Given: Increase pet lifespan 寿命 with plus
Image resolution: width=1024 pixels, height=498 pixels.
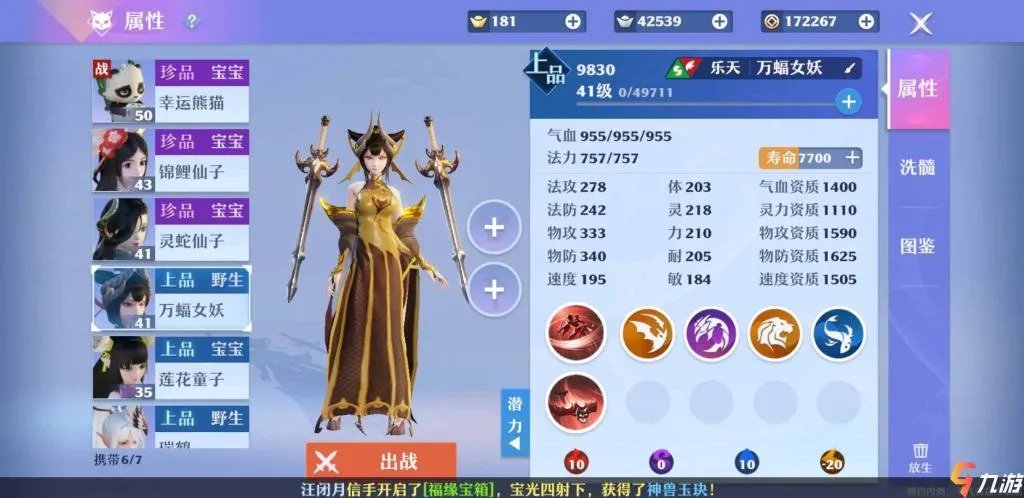Looking at the screenshot, I should 853,158.
